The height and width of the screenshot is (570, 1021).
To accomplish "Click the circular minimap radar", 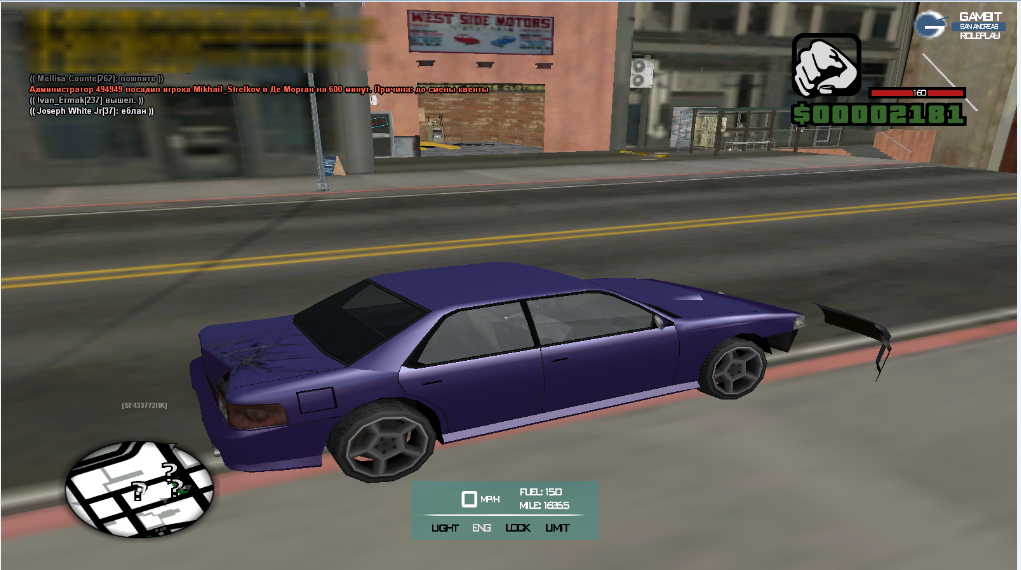I will (x=139, y=488).
